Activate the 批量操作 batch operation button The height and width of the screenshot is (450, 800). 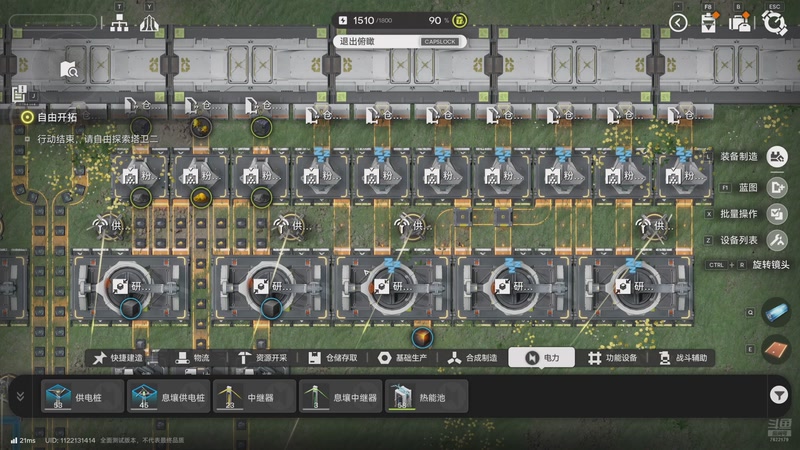(x=776, y=213)
